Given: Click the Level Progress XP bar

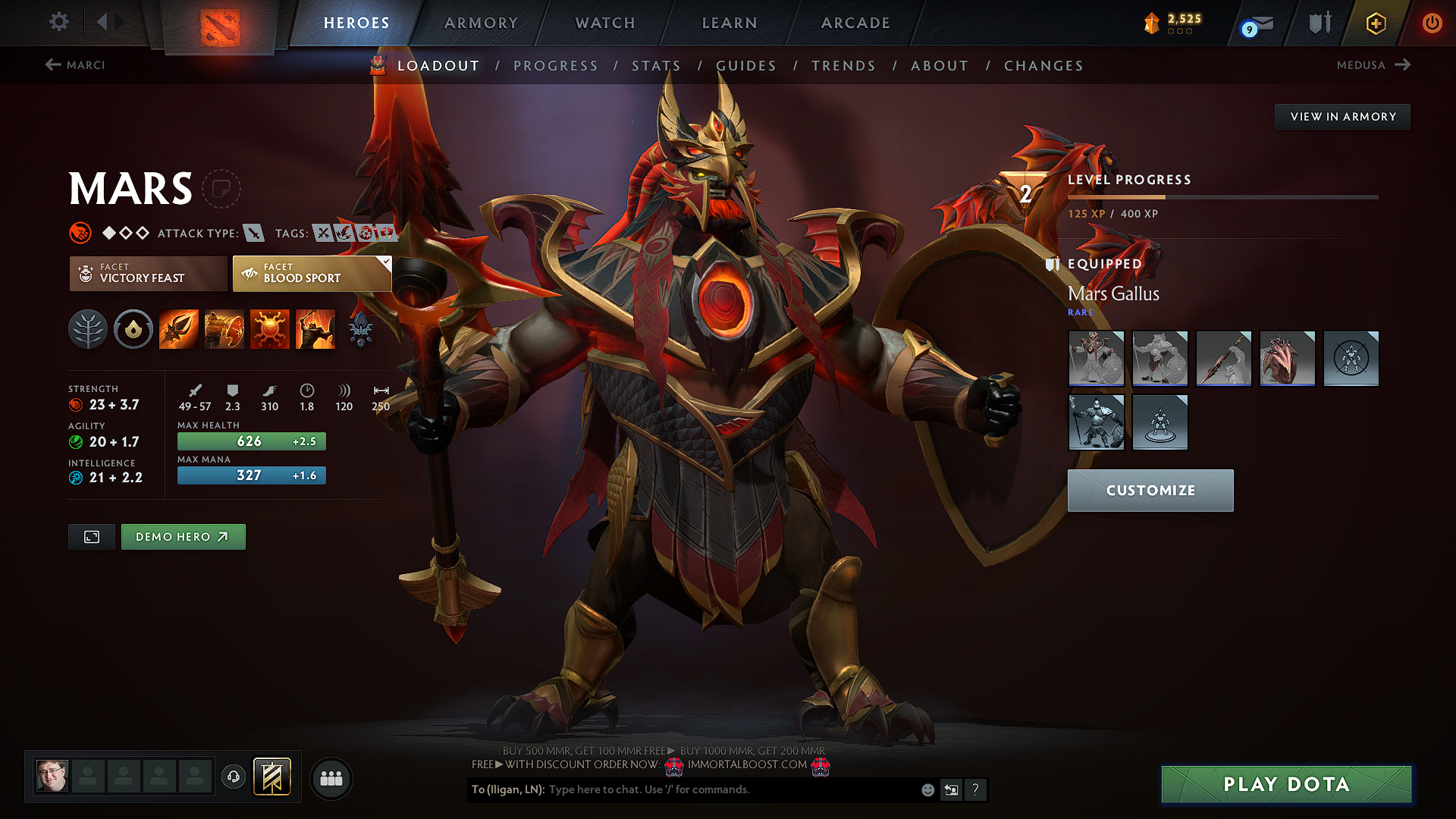Looking at the screenshot, I should pyautogui.click(x=1221, y=196).
